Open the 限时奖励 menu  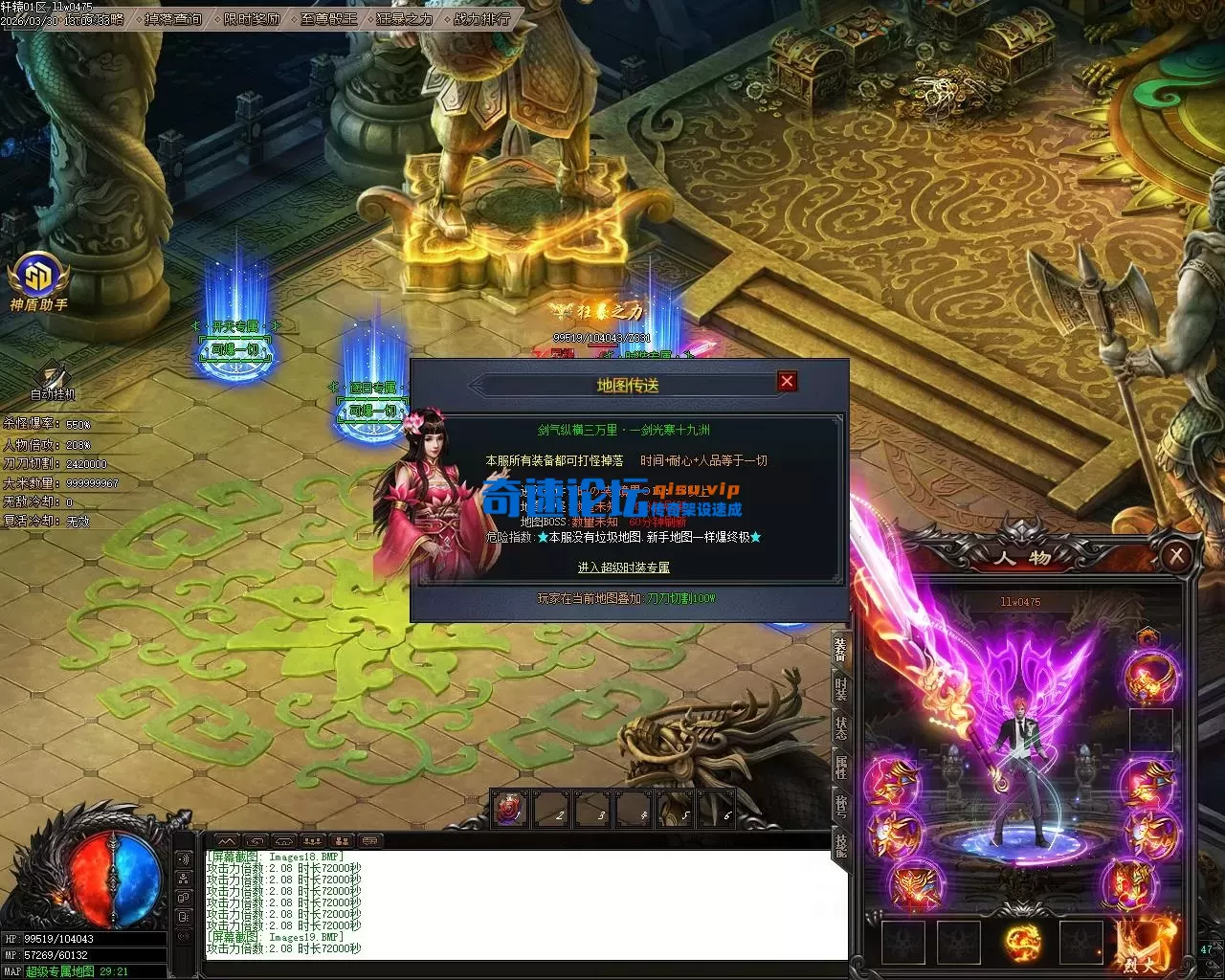(252, 18)
